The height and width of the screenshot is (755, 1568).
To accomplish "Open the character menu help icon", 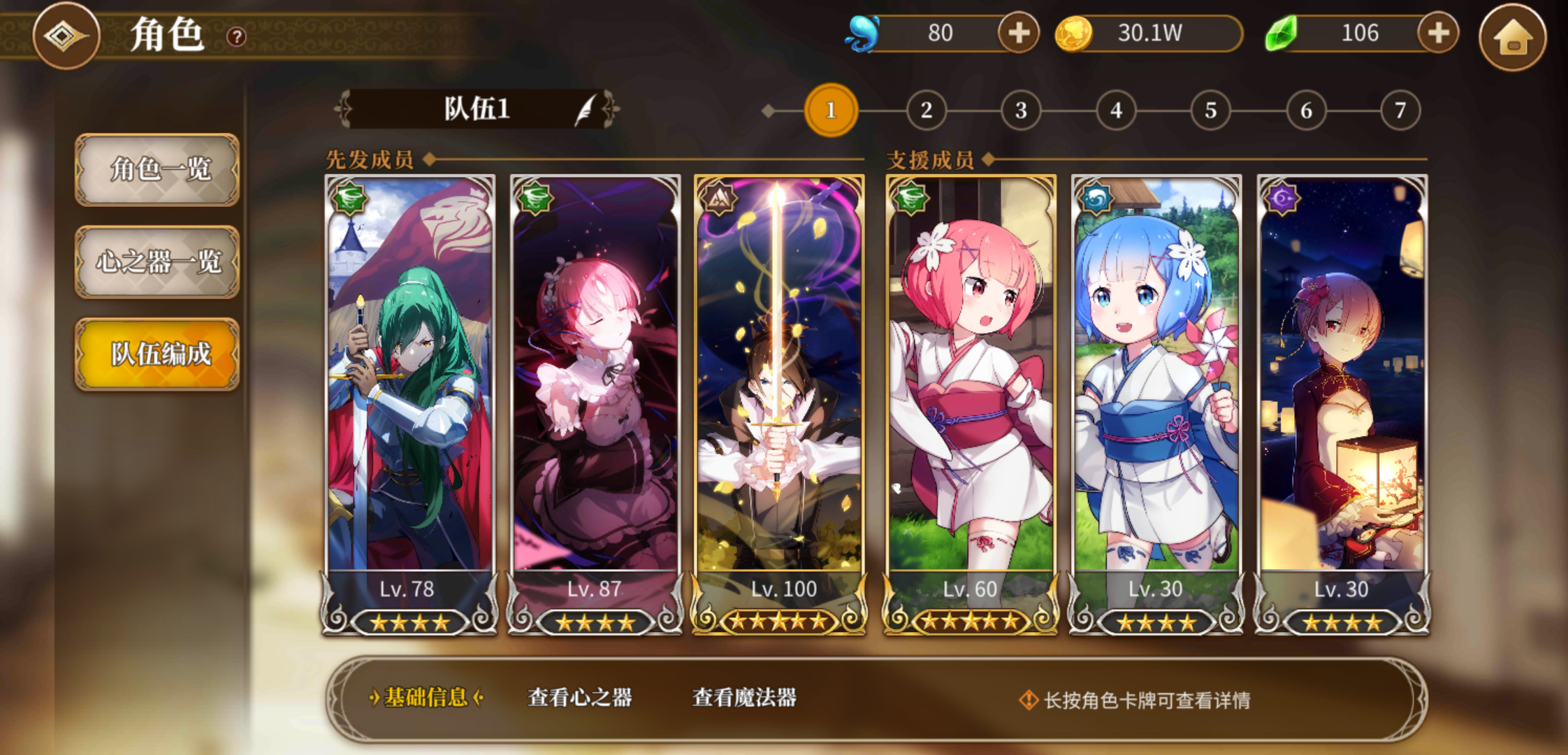I will 235,37.
